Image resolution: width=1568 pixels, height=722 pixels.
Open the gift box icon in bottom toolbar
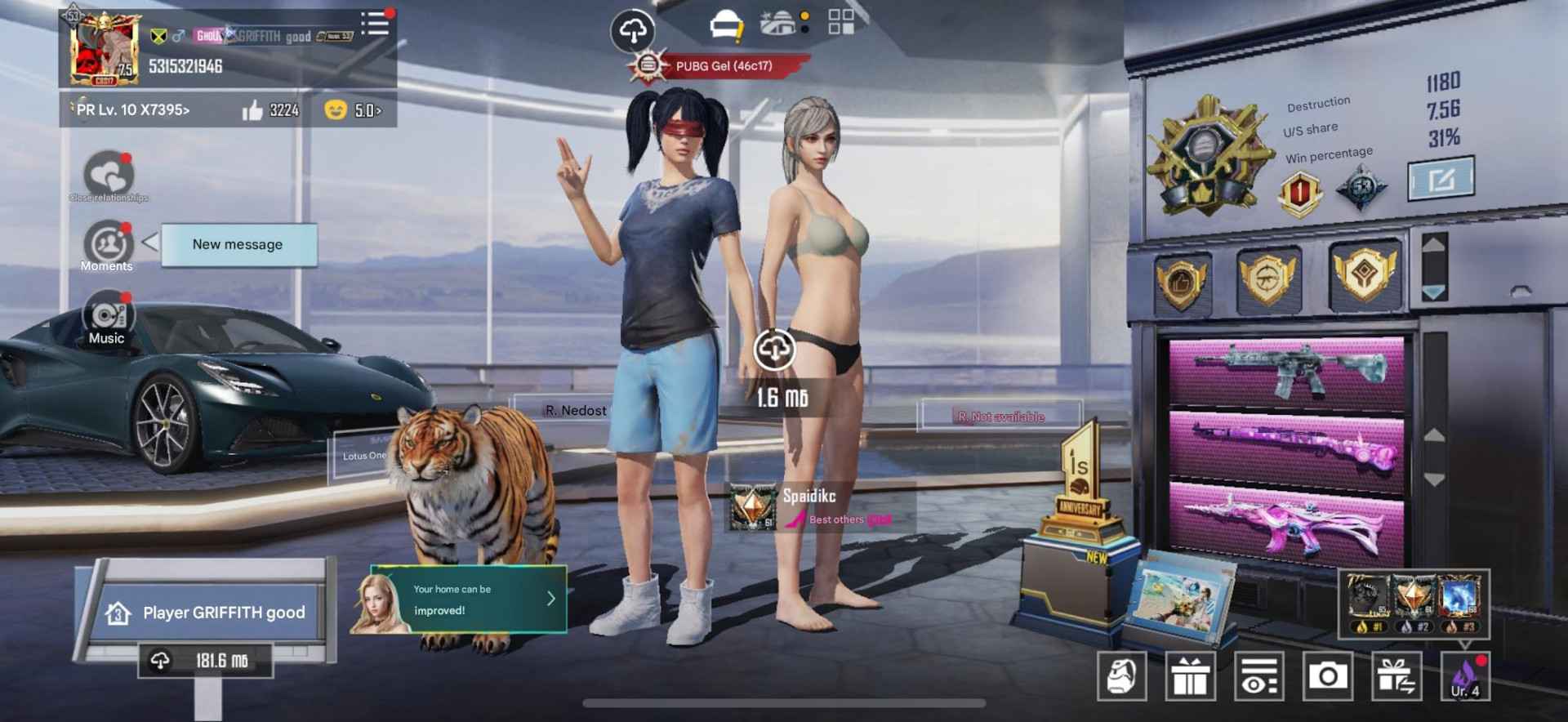point(1192,675)
